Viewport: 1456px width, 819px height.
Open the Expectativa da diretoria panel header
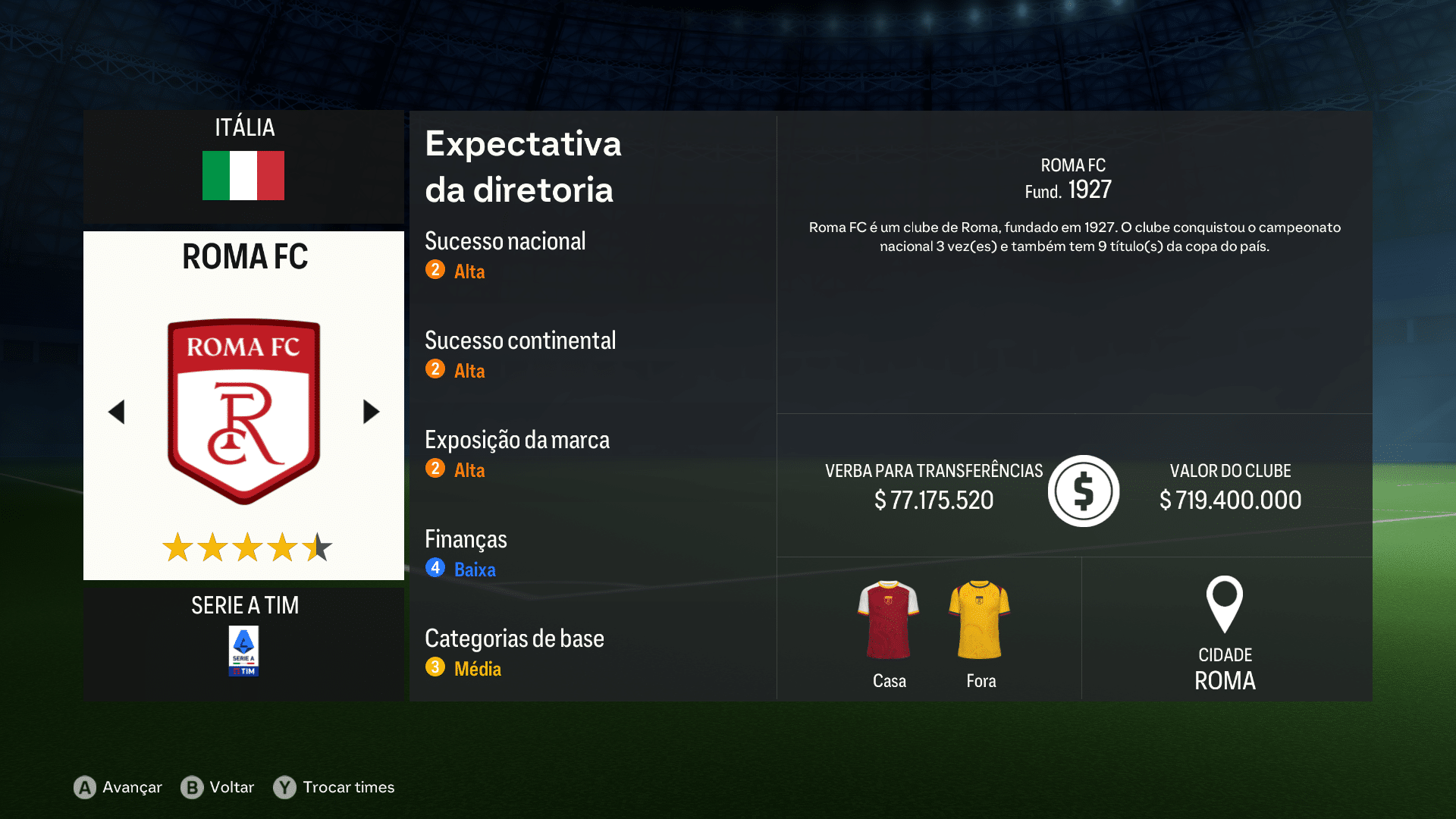[523, 167]
